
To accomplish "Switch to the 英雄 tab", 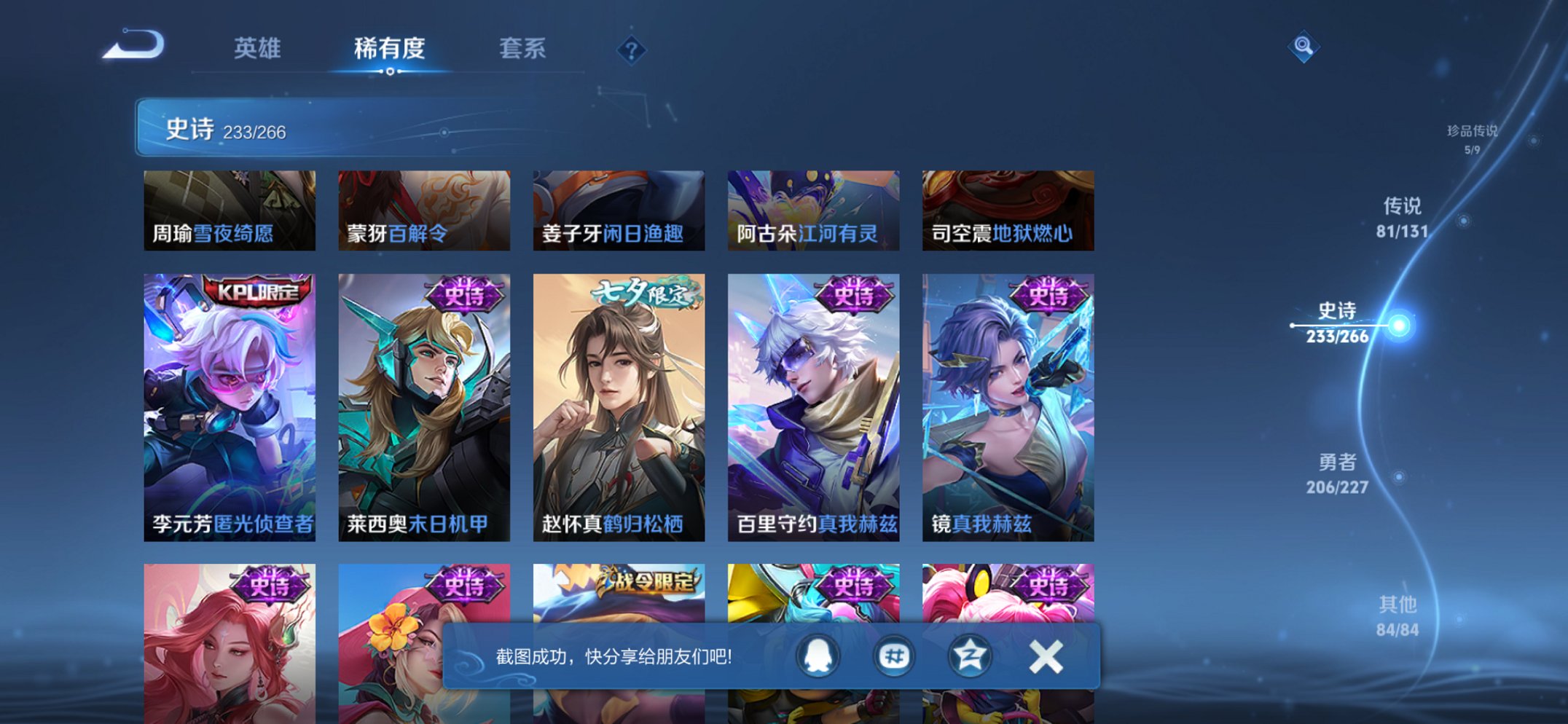I will click(256, 50).
